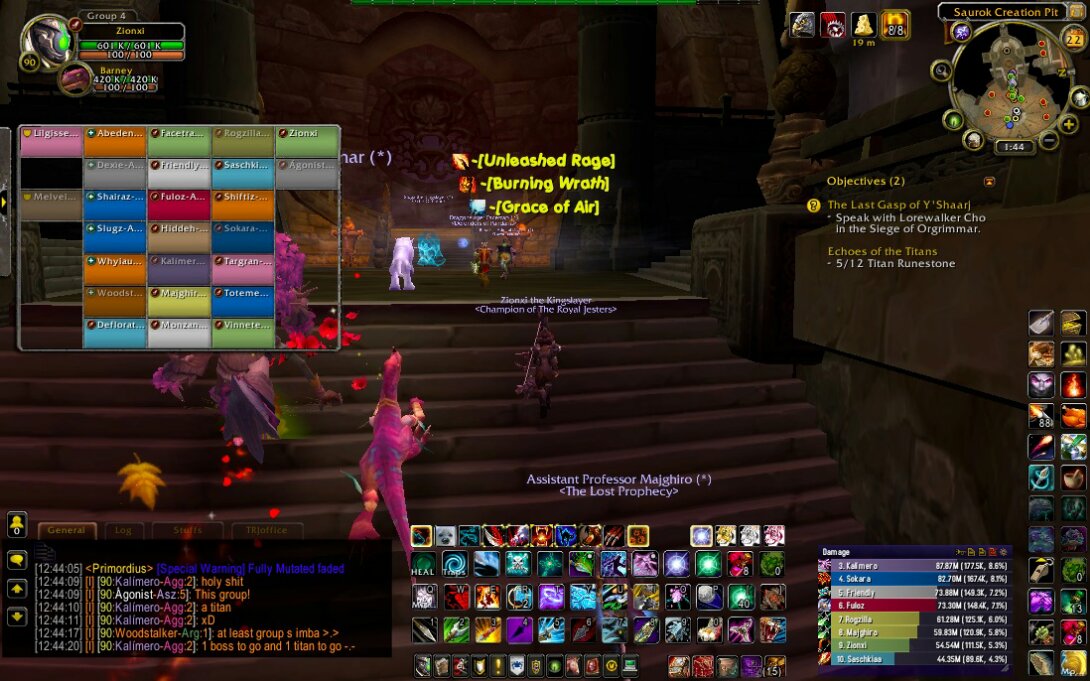Select Kalimero's row in the Damage meter

[x=915, y=565]
